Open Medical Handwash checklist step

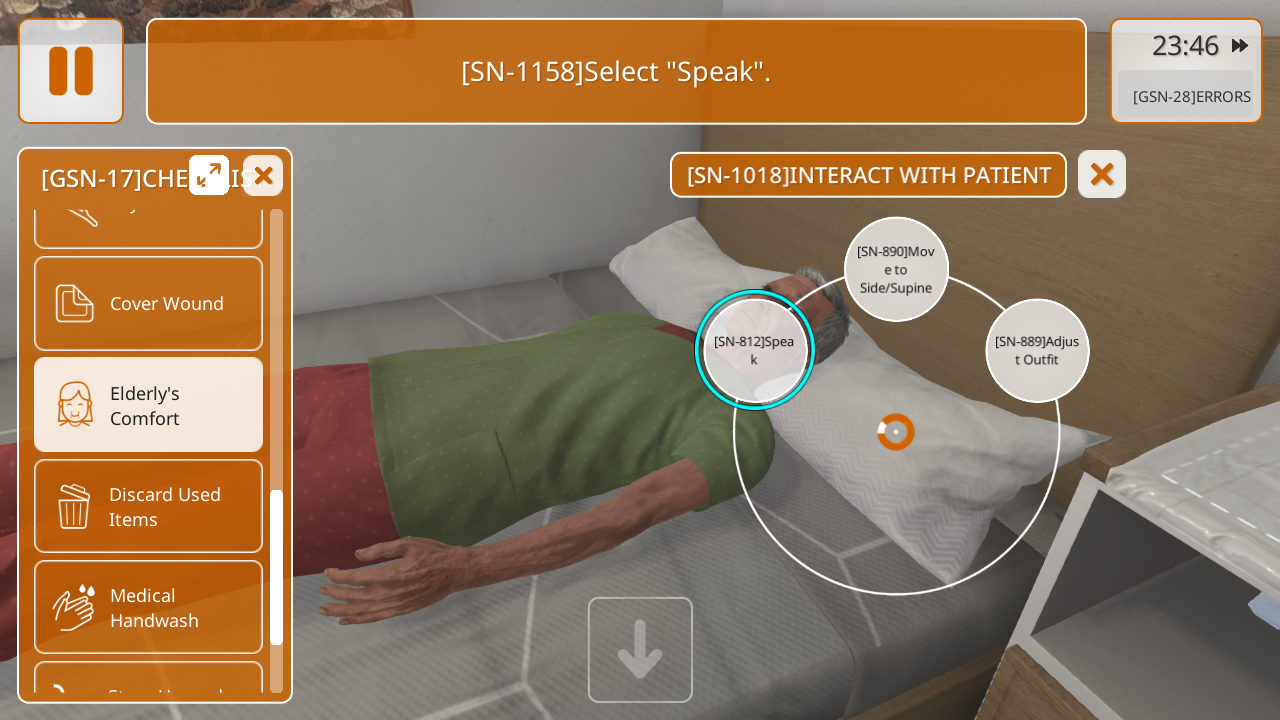149,607
